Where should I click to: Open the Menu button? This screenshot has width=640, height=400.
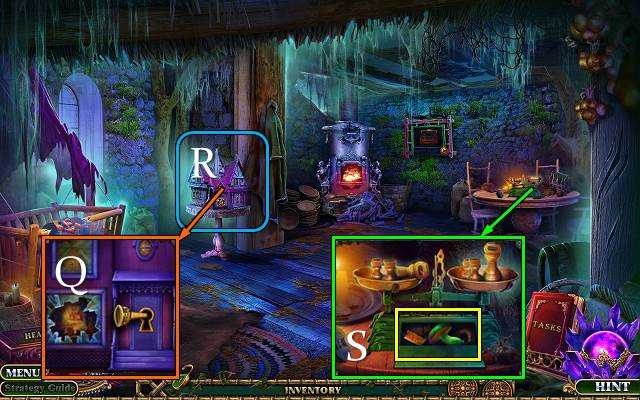(18, 373)
